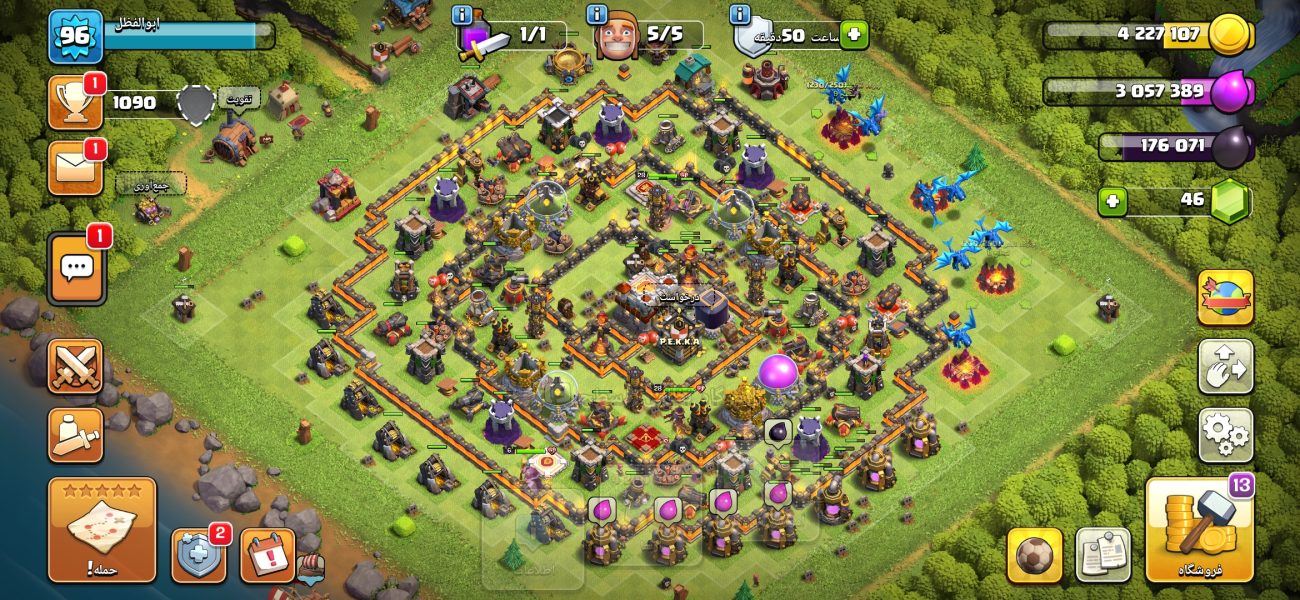Open the settings gears button
This screenshot has width=1300, height=600.
coord(1225,435)
